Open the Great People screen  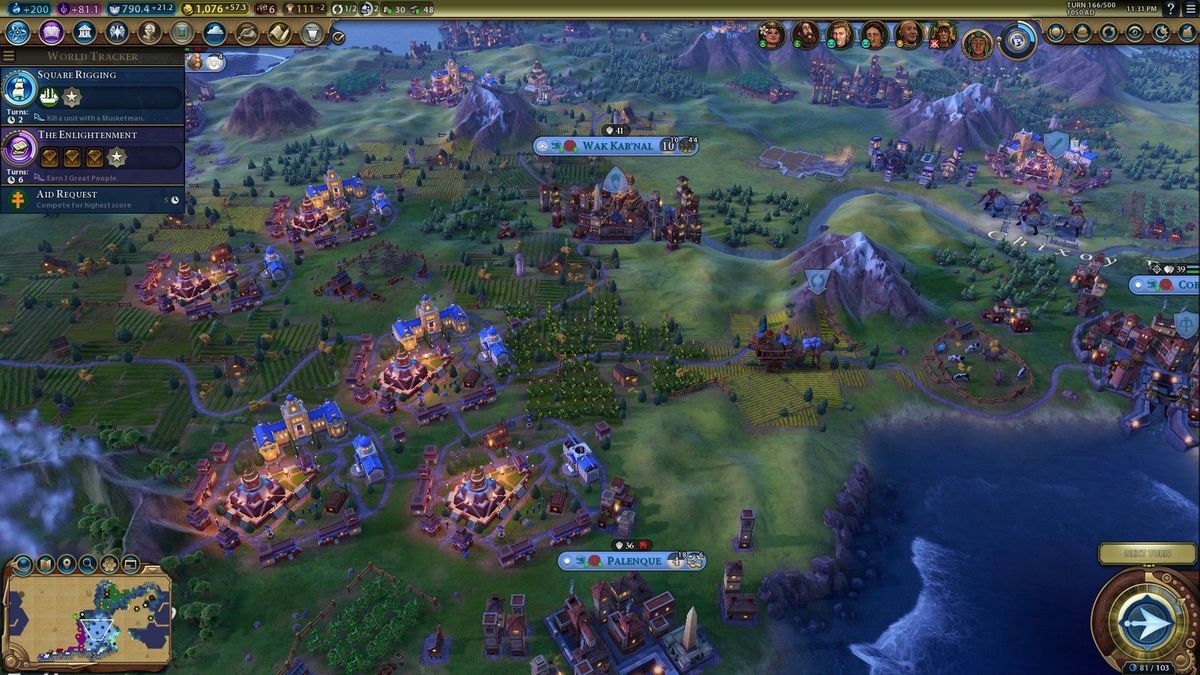pyautogui.click(x=150, y=32)
